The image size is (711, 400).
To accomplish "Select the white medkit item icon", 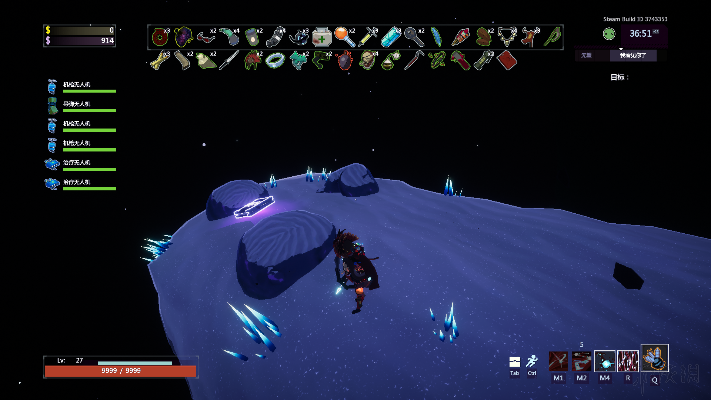I will (322, 37).
